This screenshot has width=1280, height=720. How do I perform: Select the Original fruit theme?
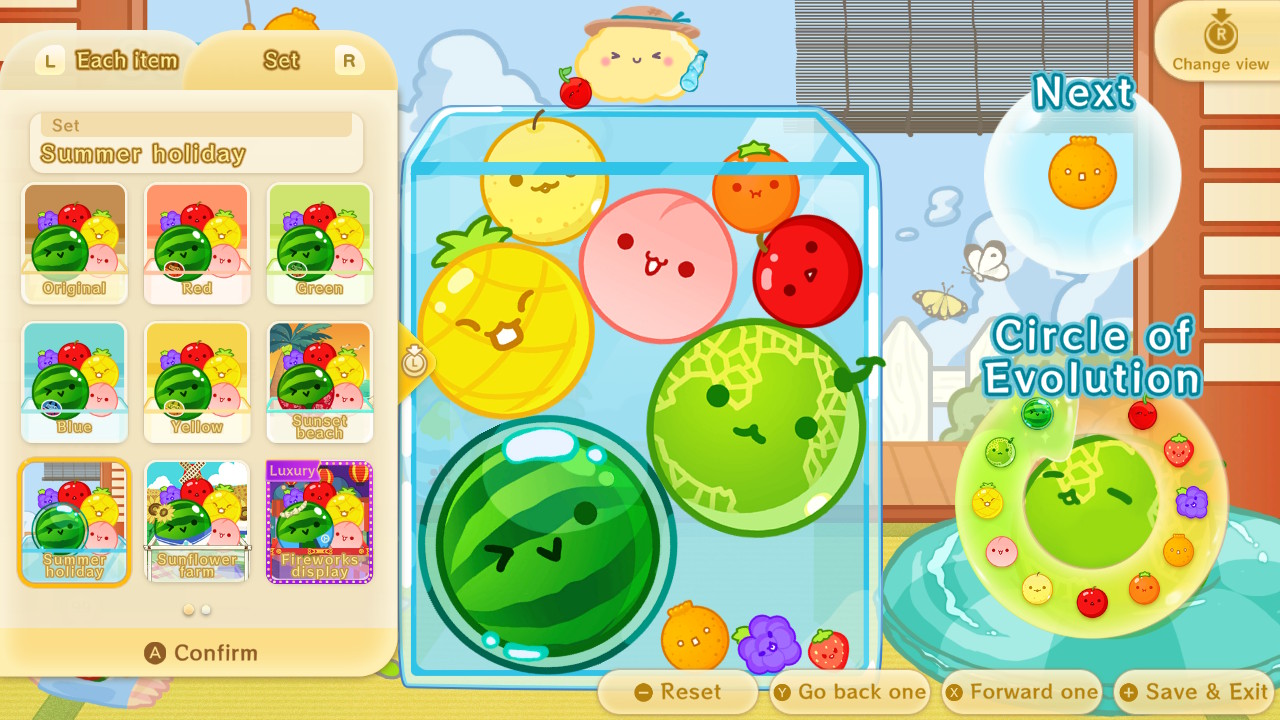coord(74,243)
